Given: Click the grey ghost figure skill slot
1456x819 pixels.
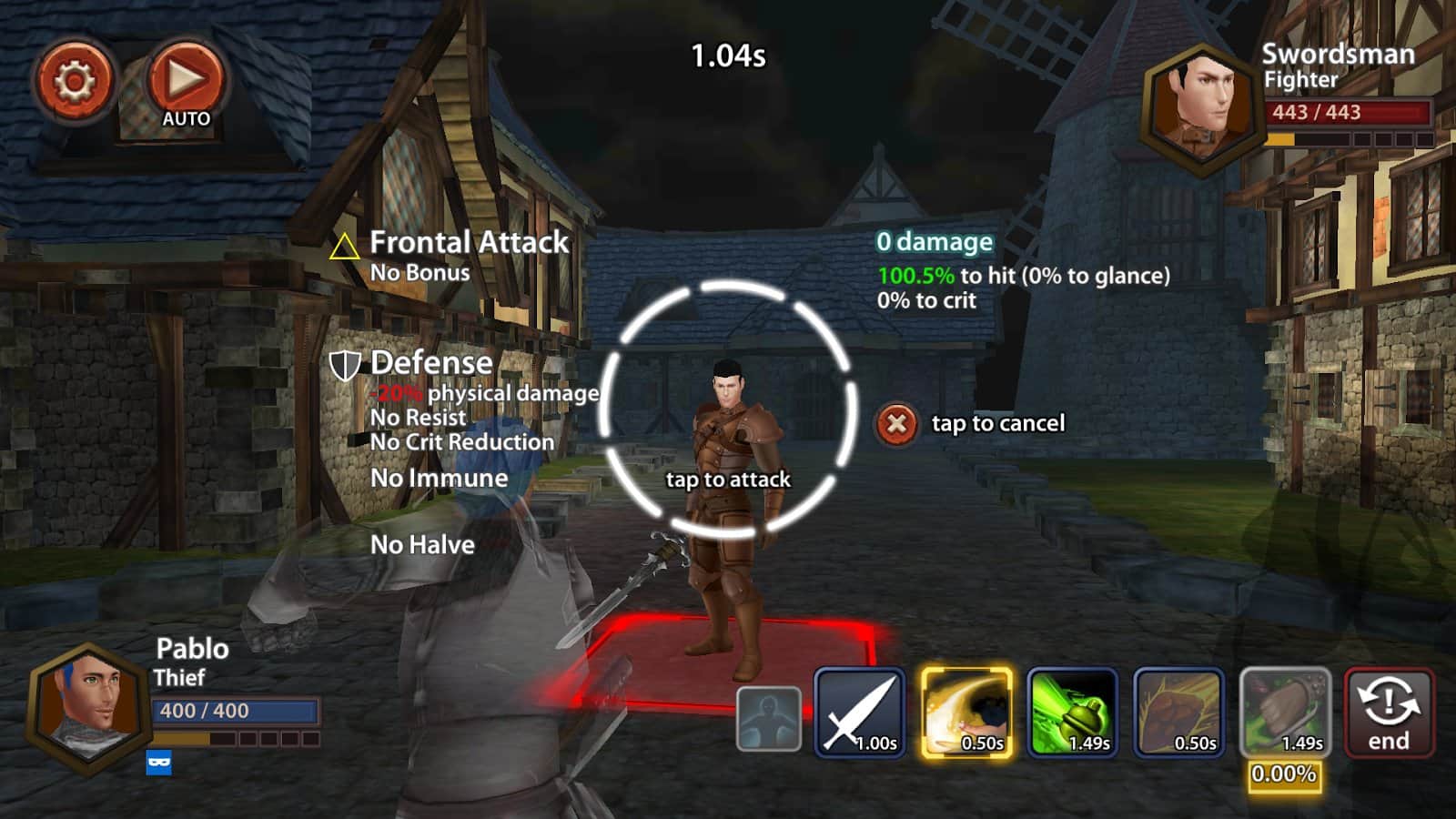Looking at the screenshot, I should click(x=768, y=719).
